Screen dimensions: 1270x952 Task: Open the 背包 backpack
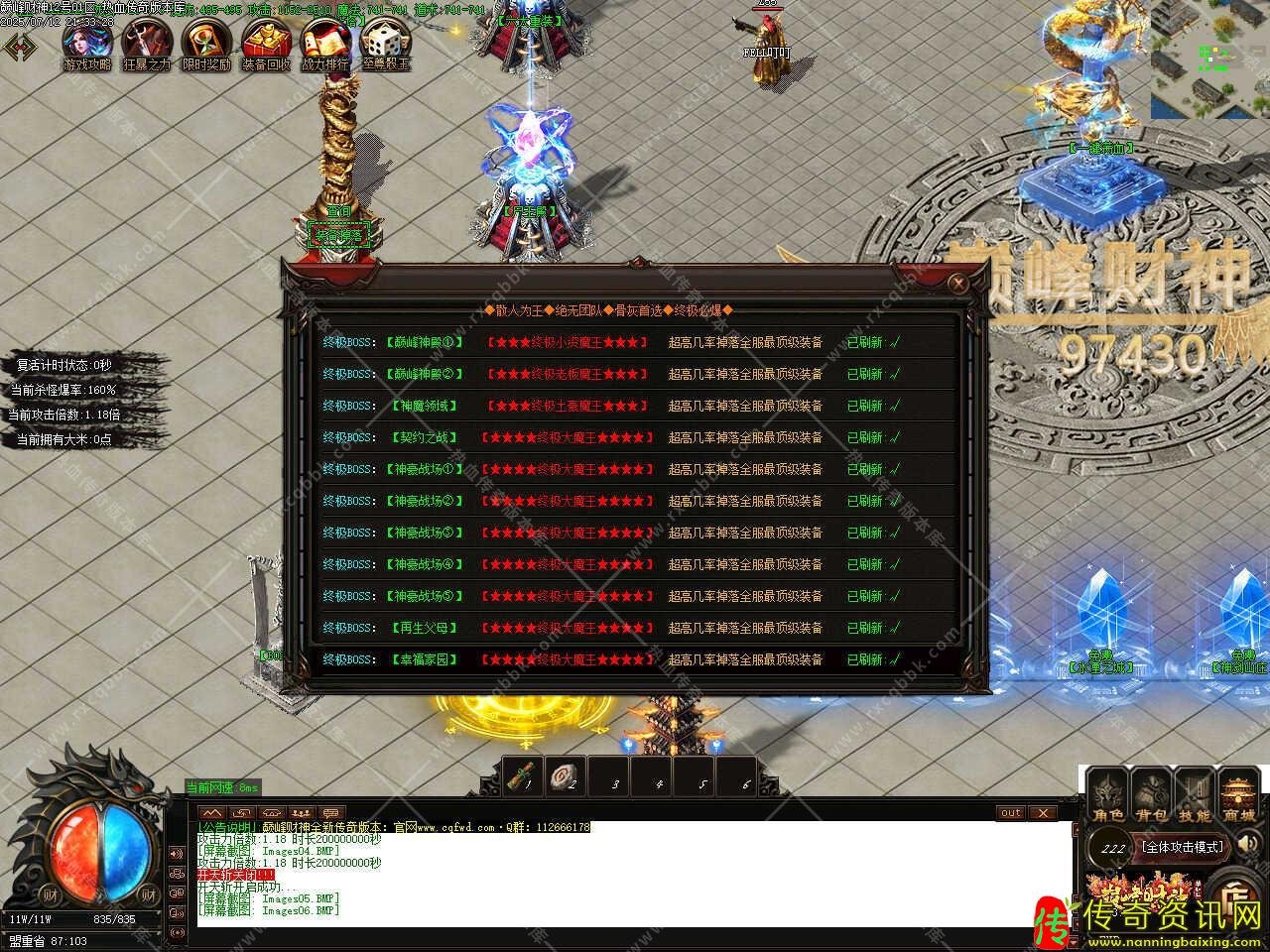1151,798
